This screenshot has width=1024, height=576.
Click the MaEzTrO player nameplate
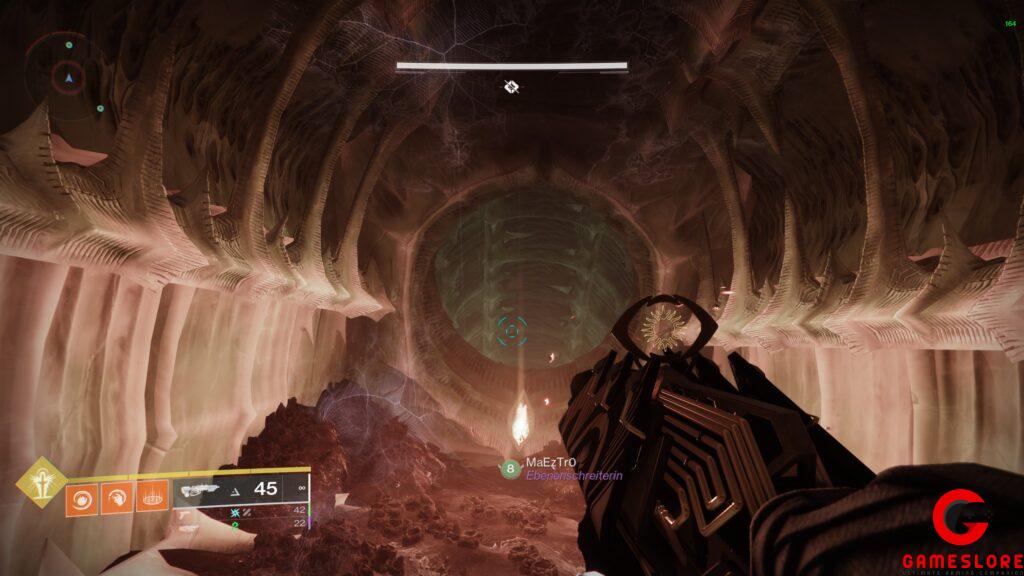pyautogui.click(x=552, y=464)
